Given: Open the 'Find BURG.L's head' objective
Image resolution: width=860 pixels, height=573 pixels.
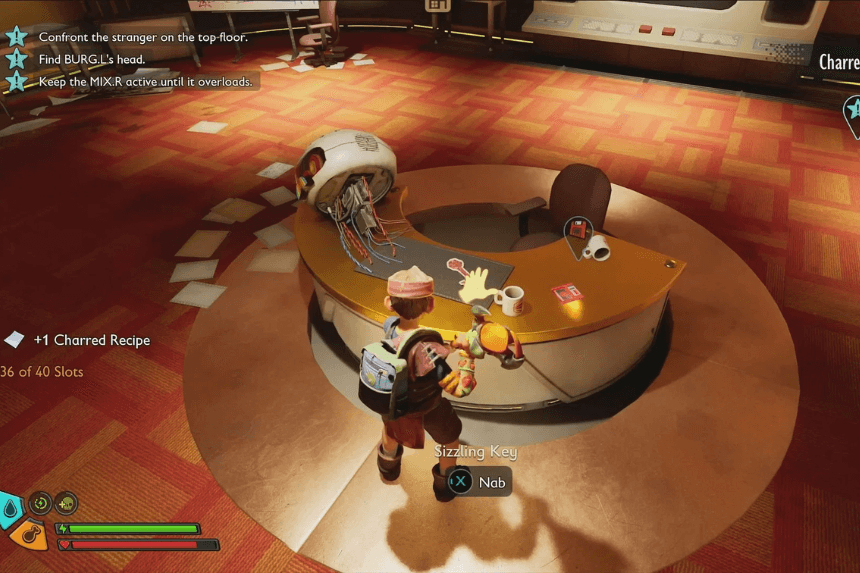Looking at the screenshot, I should 91,59.
